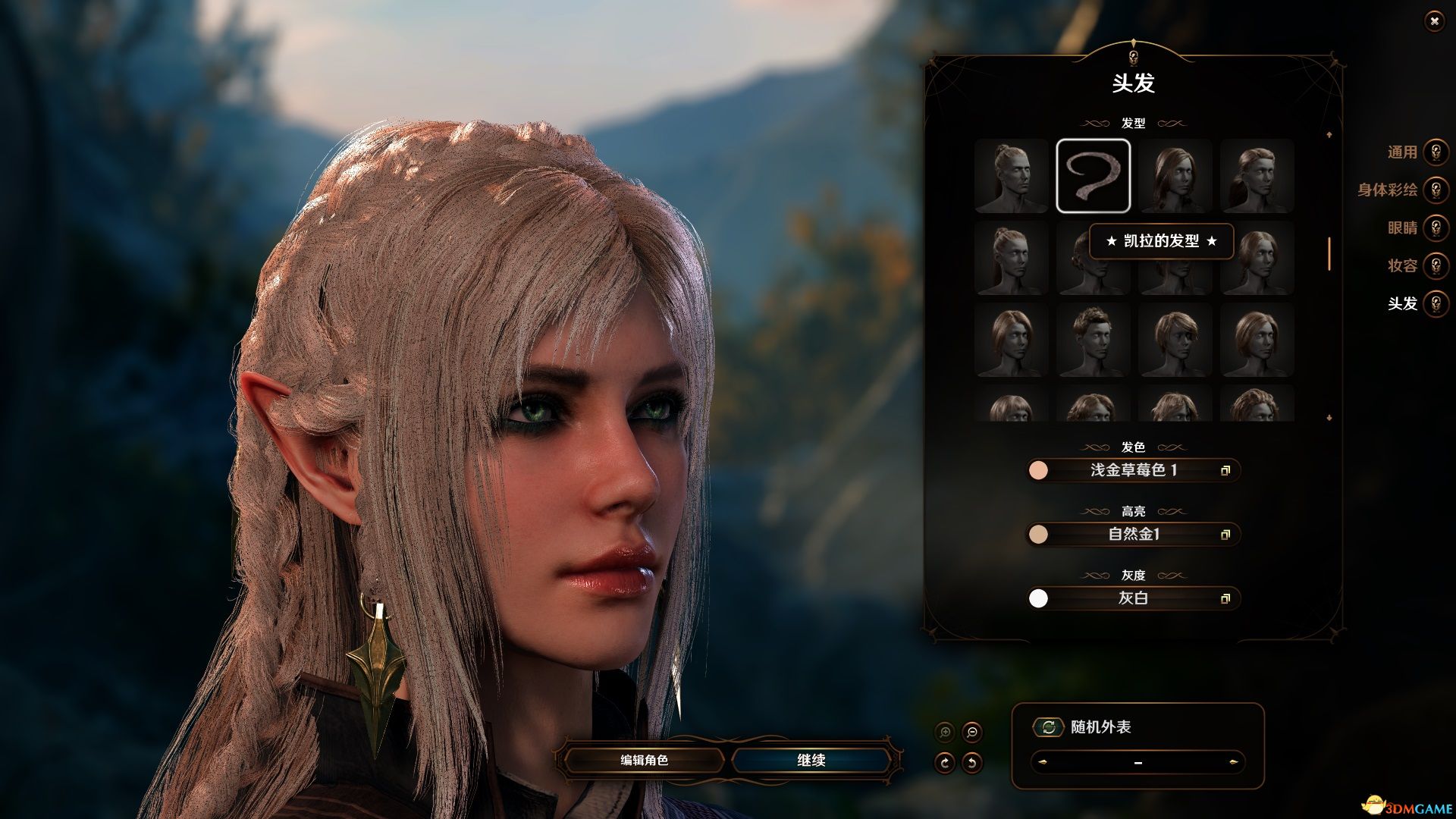Zoom in on the character
Image resolution: width=1456 pixels, height=819 pixels.
tap(945, 733)
